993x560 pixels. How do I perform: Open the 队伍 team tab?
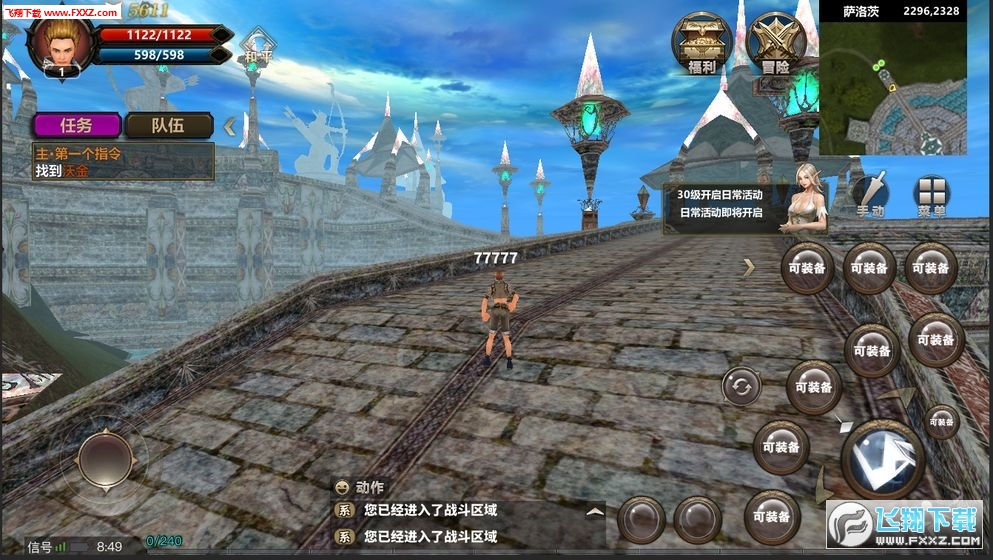point(168,125)
